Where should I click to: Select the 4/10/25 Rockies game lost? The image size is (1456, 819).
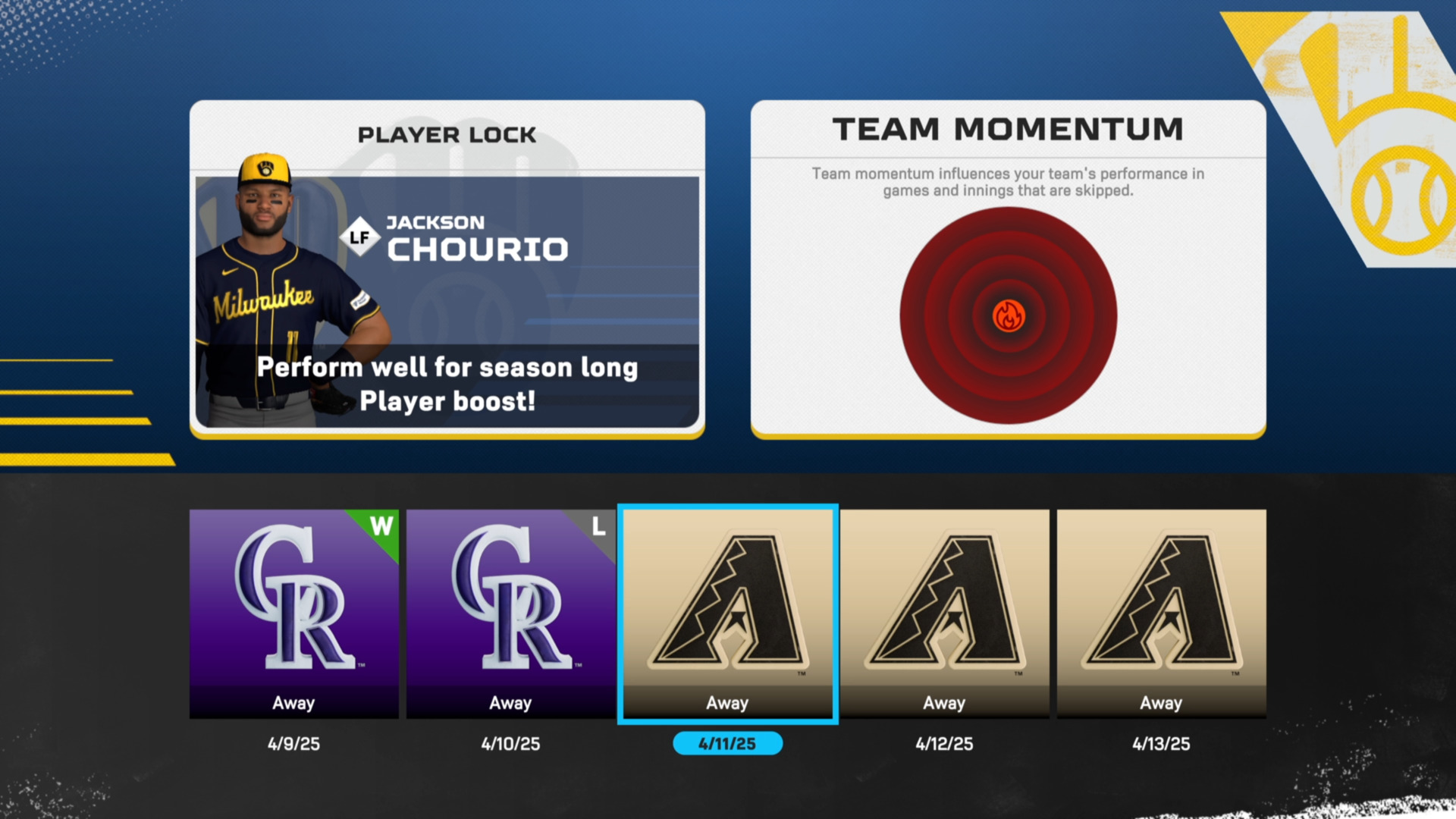point(510,613)
